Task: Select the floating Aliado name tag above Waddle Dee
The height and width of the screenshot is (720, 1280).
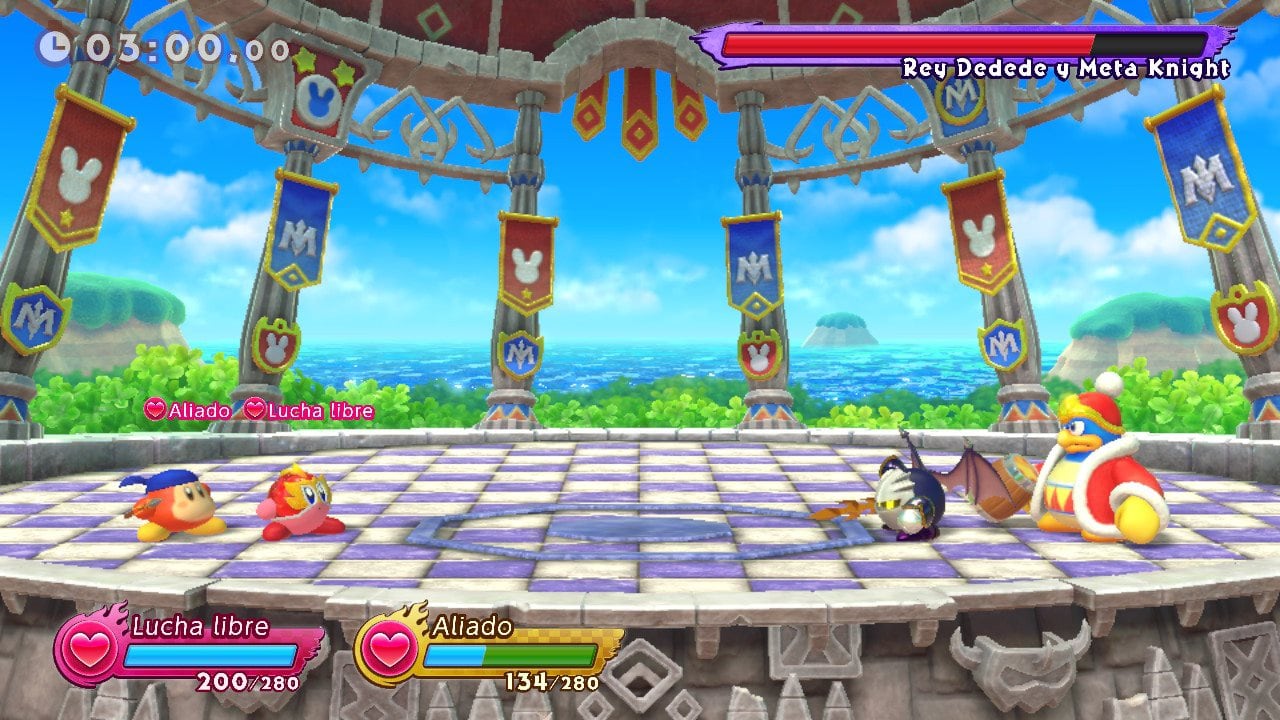Action: (188, 410)
